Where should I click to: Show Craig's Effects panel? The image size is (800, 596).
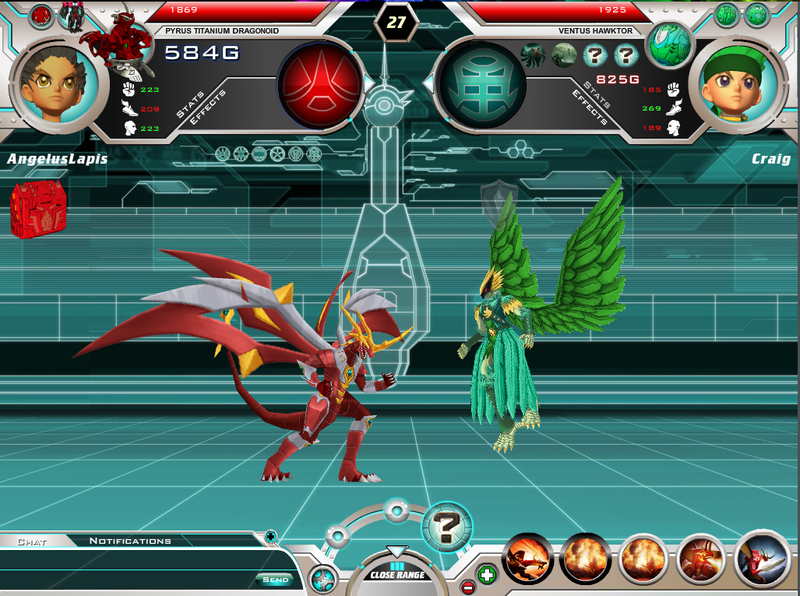click(x=591, y=108)
